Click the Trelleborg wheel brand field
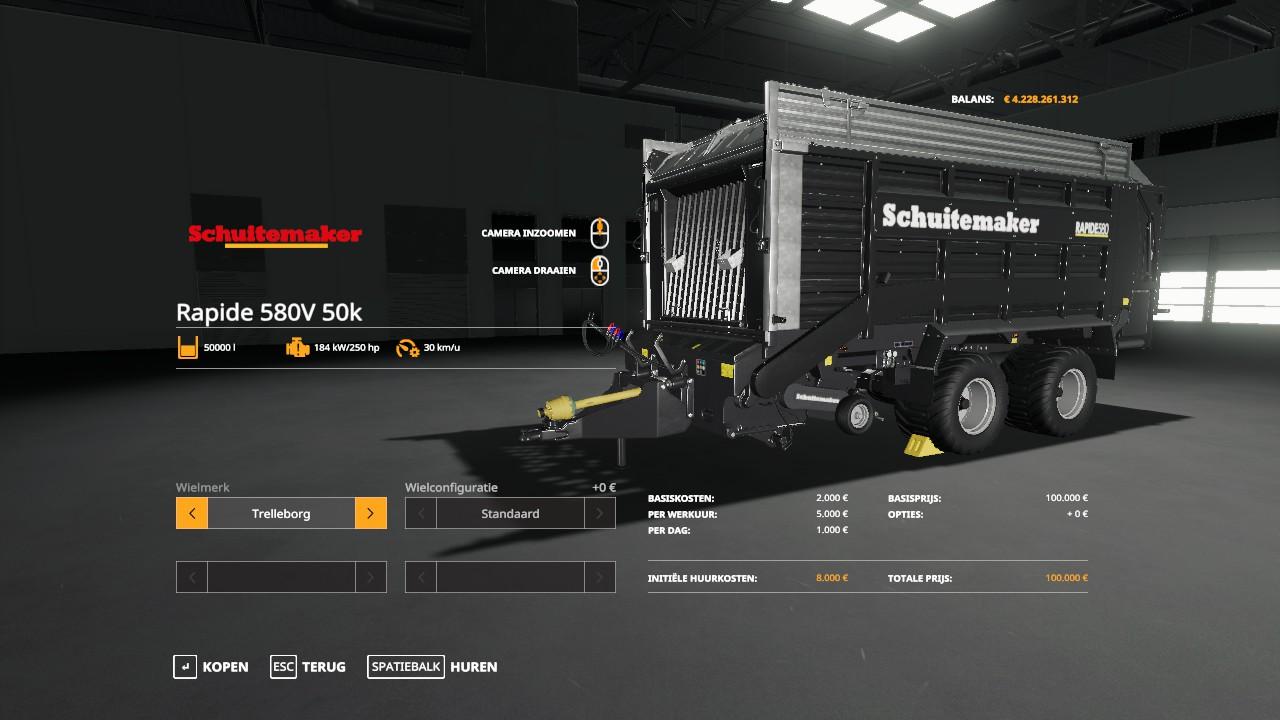Screen dimensions: 1280x720 pyautogui.click(x=281, y=514)
